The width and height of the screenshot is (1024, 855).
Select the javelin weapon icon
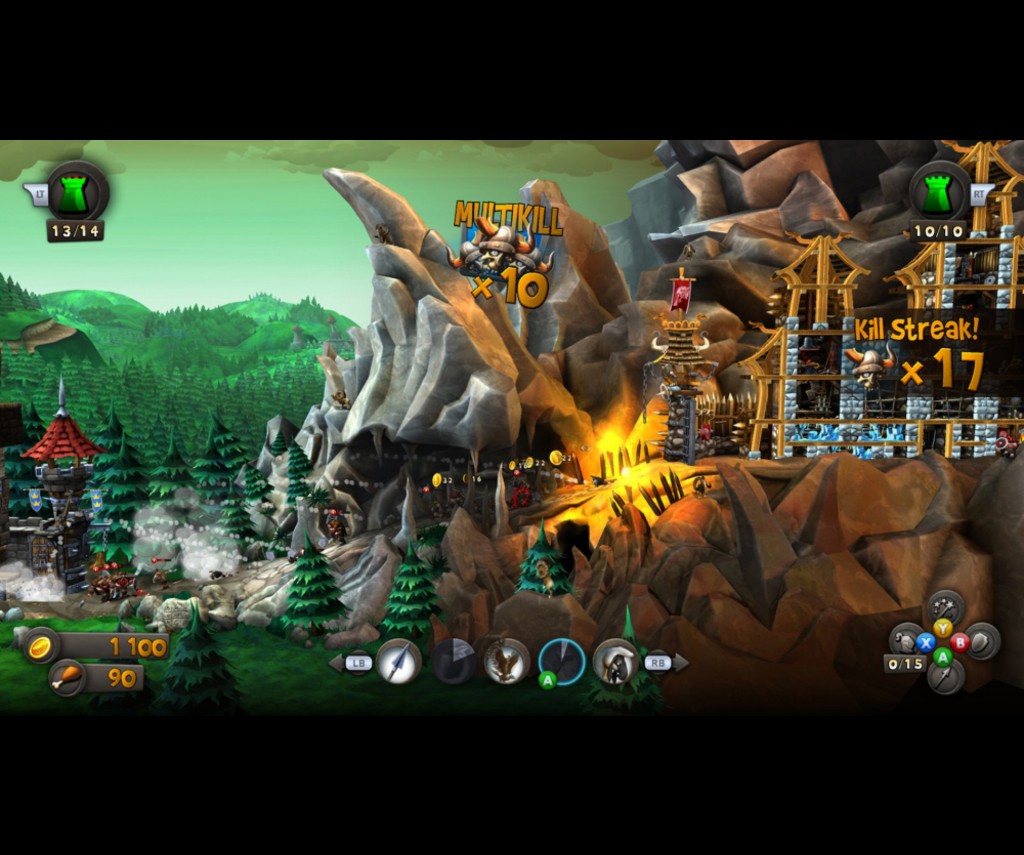398,661
